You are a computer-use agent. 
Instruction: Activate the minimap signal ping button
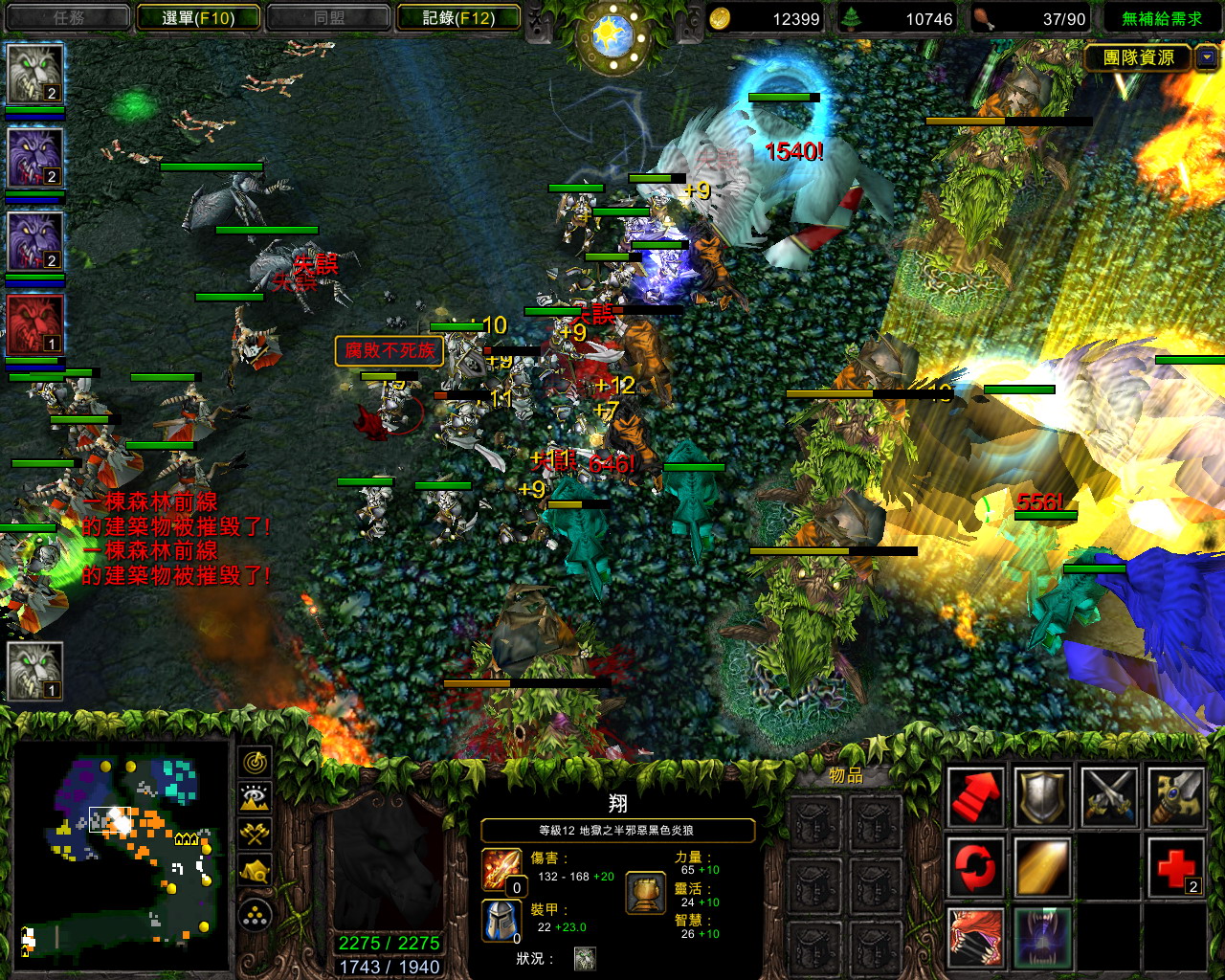coord(256,762)
